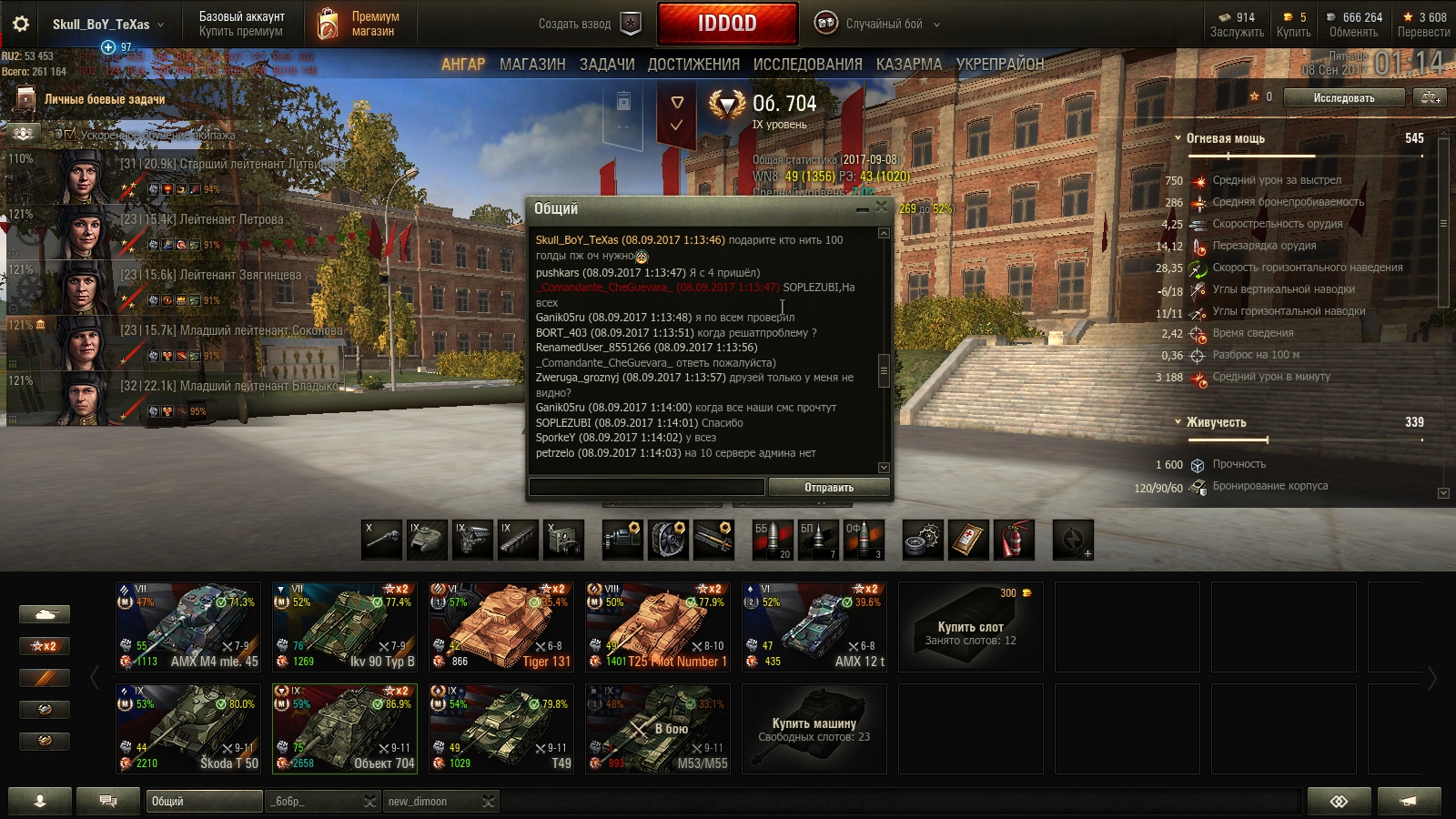Image resolution: width=1456 pixels, height=819 pixels.
Task: Start battle with the red IDDQD button
Action: pos(727,24)
